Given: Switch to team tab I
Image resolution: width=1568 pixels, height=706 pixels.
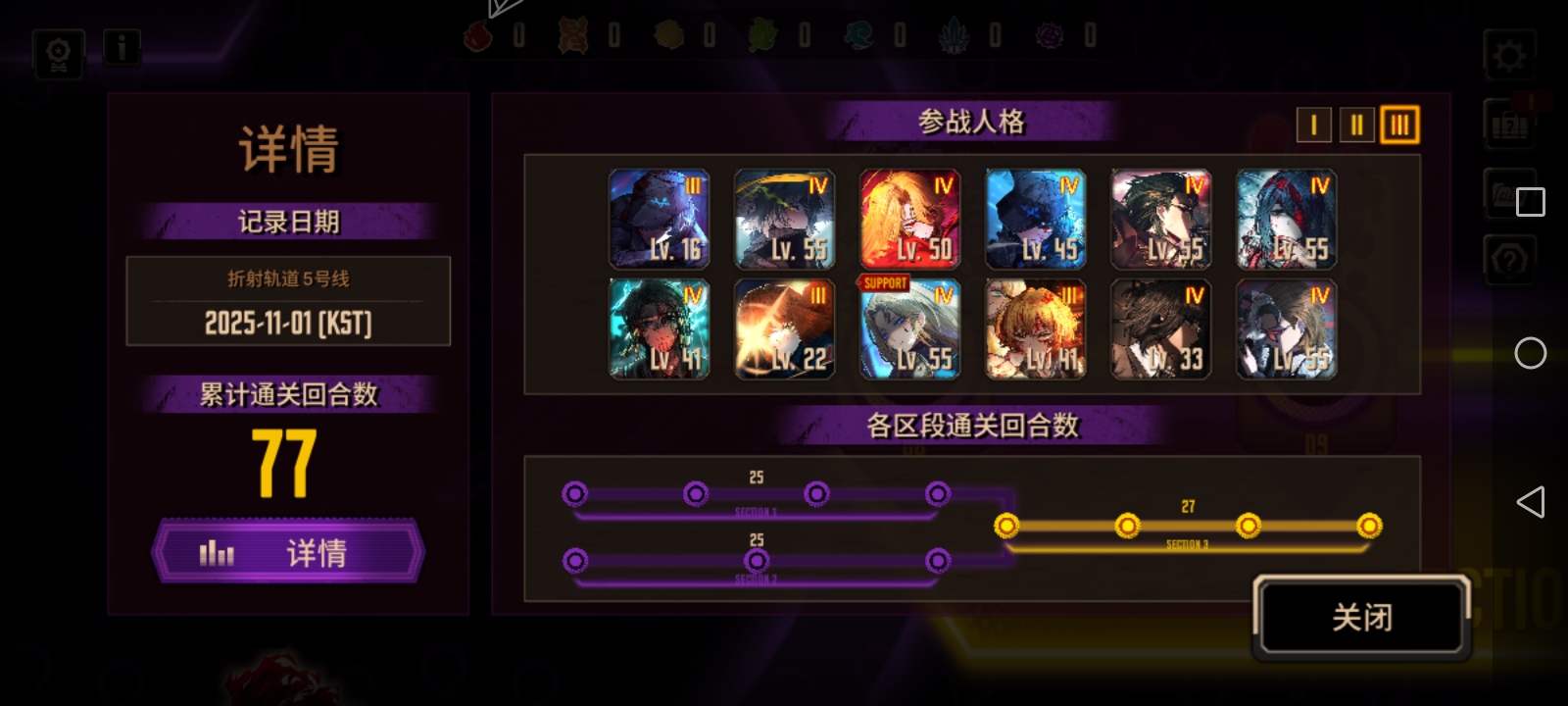Looking at the screenshot, I should 1313,125.
